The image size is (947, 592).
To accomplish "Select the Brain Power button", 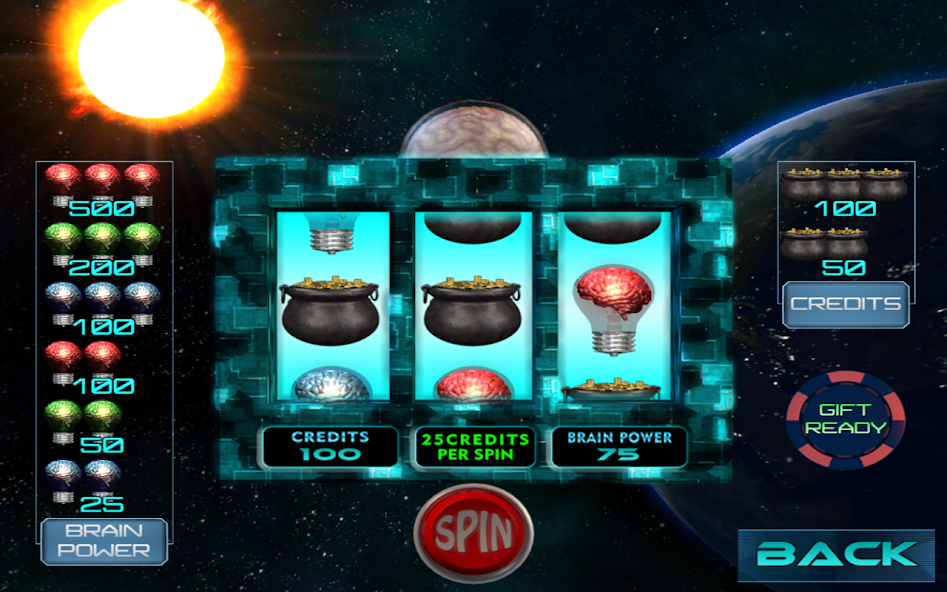I will [104, 540].
